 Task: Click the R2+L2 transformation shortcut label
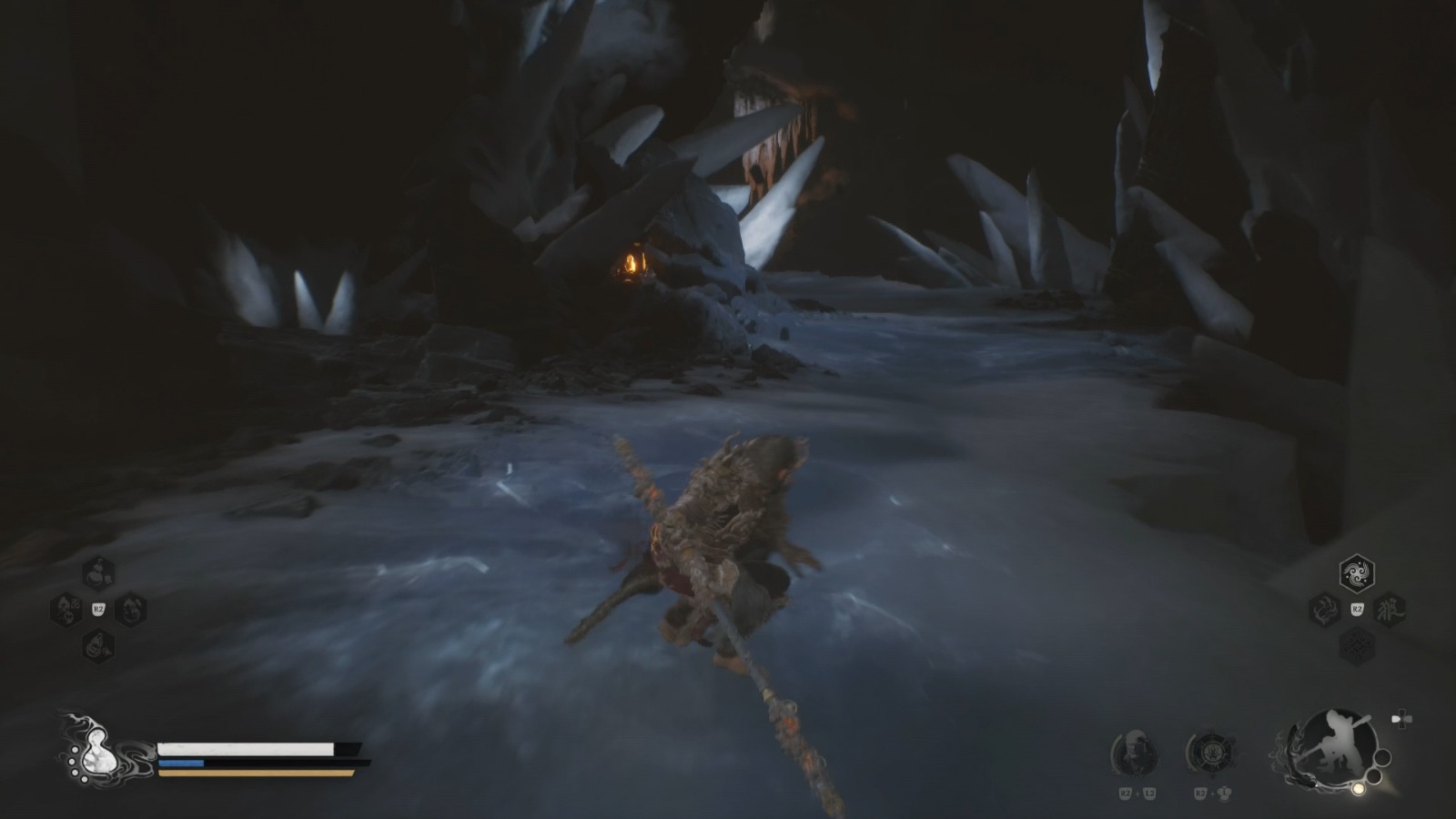pyautogui.click(x=1137, y=793)
